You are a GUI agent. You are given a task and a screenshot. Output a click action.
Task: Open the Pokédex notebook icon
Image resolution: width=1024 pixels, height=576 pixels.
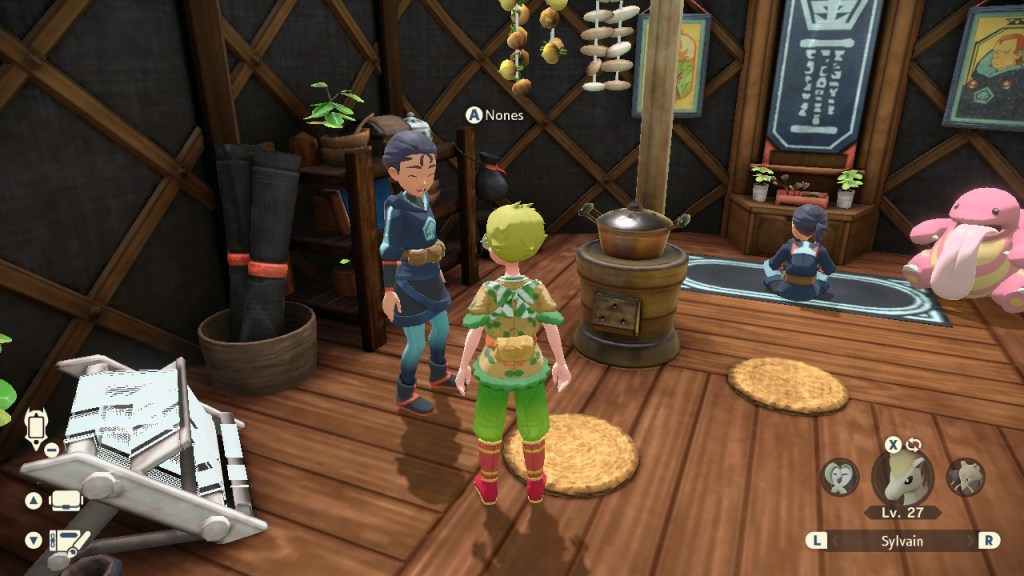point(68,541)
